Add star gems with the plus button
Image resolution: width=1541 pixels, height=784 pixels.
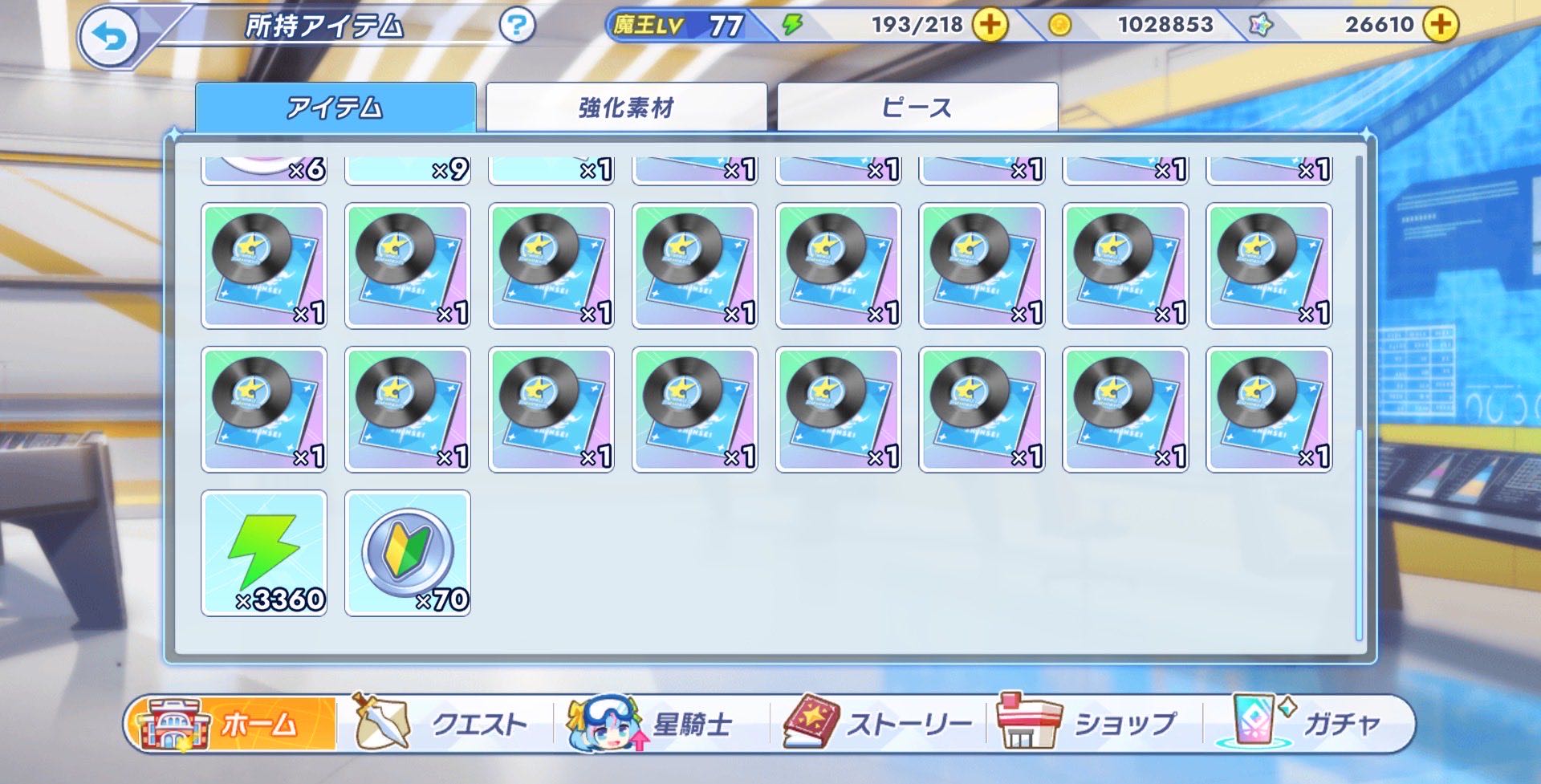(x=1441, y=25)
